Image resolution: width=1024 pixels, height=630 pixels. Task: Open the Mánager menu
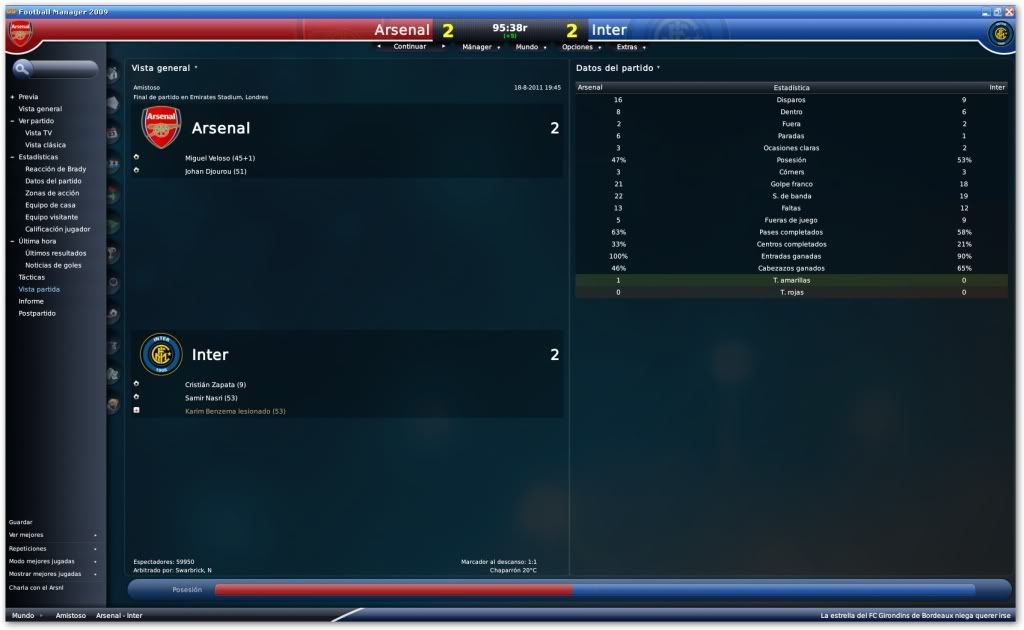pyautogui.click(x=477, y=47)
